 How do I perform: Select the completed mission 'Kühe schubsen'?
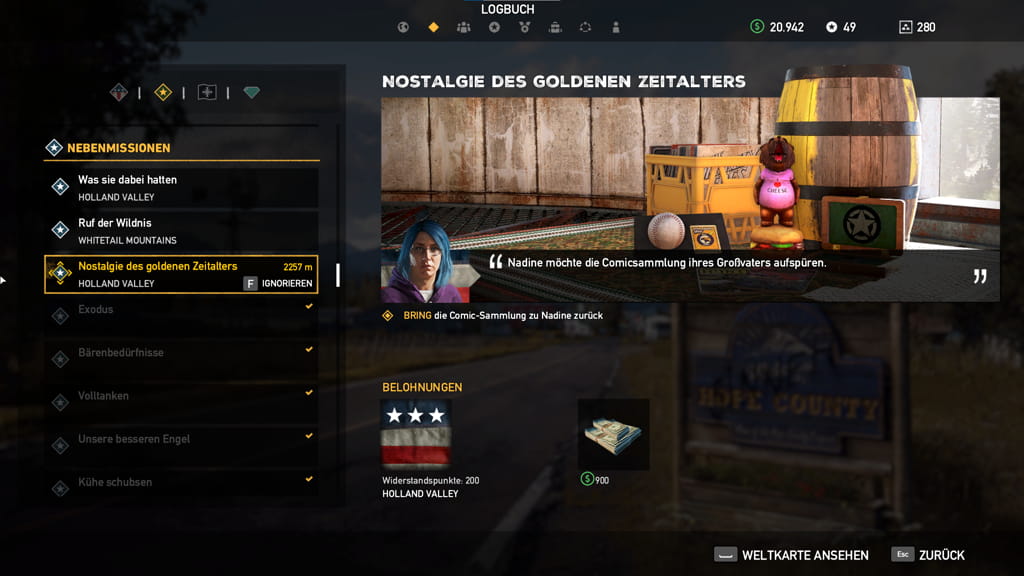pos(182,488)
